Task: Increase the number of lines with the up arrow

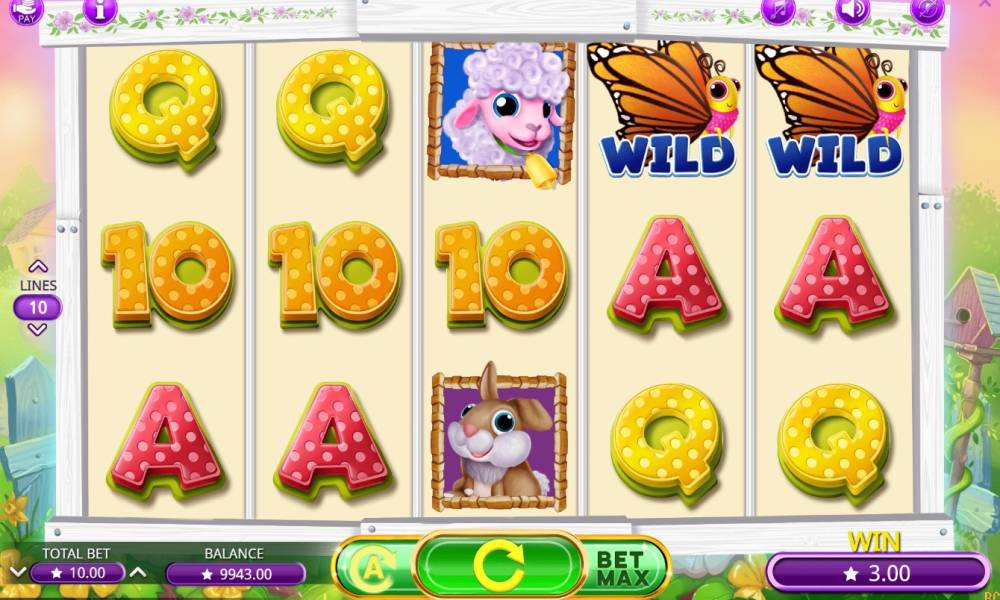Action: click(x=38, y=267)
